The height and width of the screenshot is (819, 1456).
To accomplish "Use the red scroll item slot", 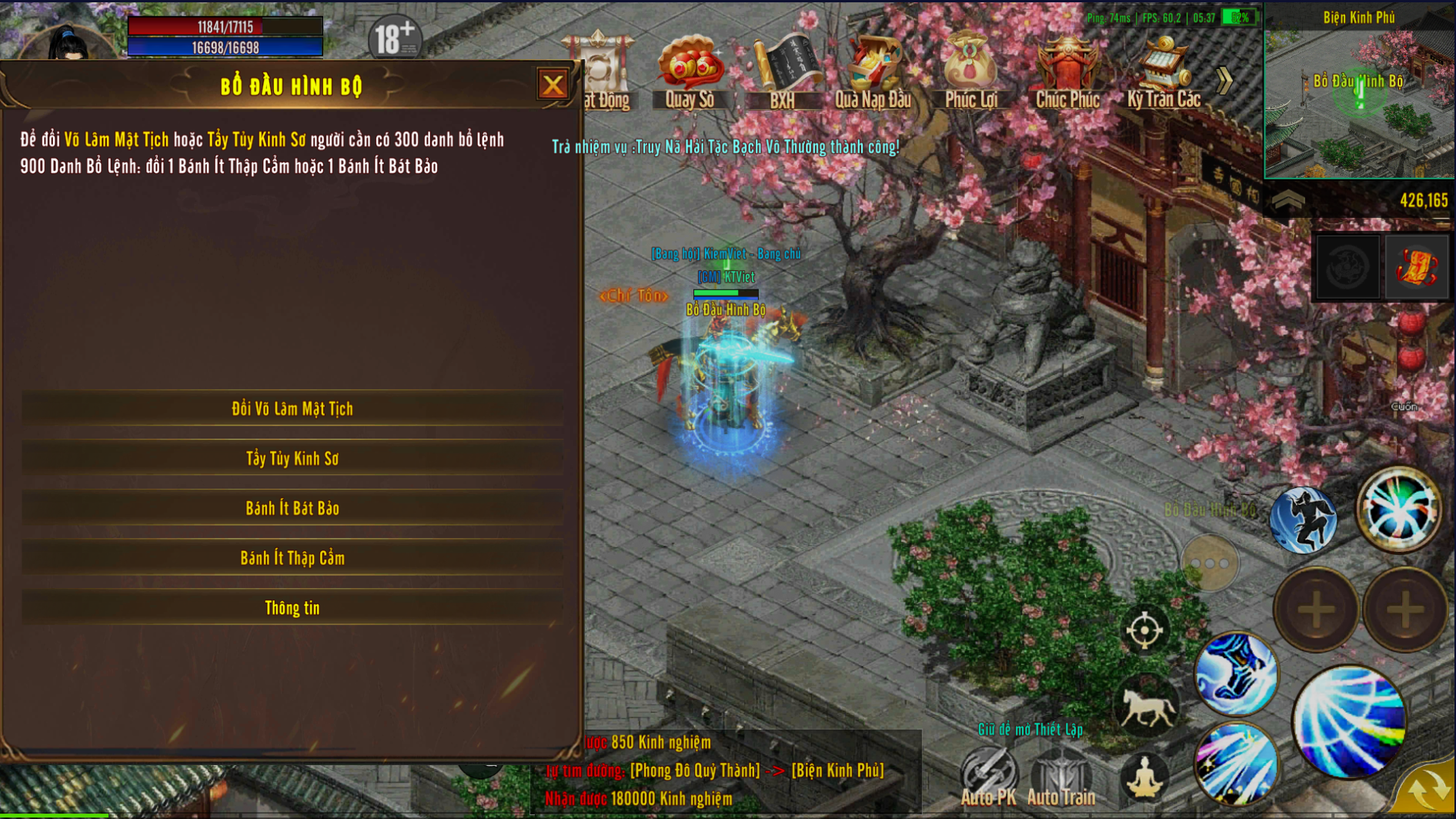I will (x=1416, y=268).
